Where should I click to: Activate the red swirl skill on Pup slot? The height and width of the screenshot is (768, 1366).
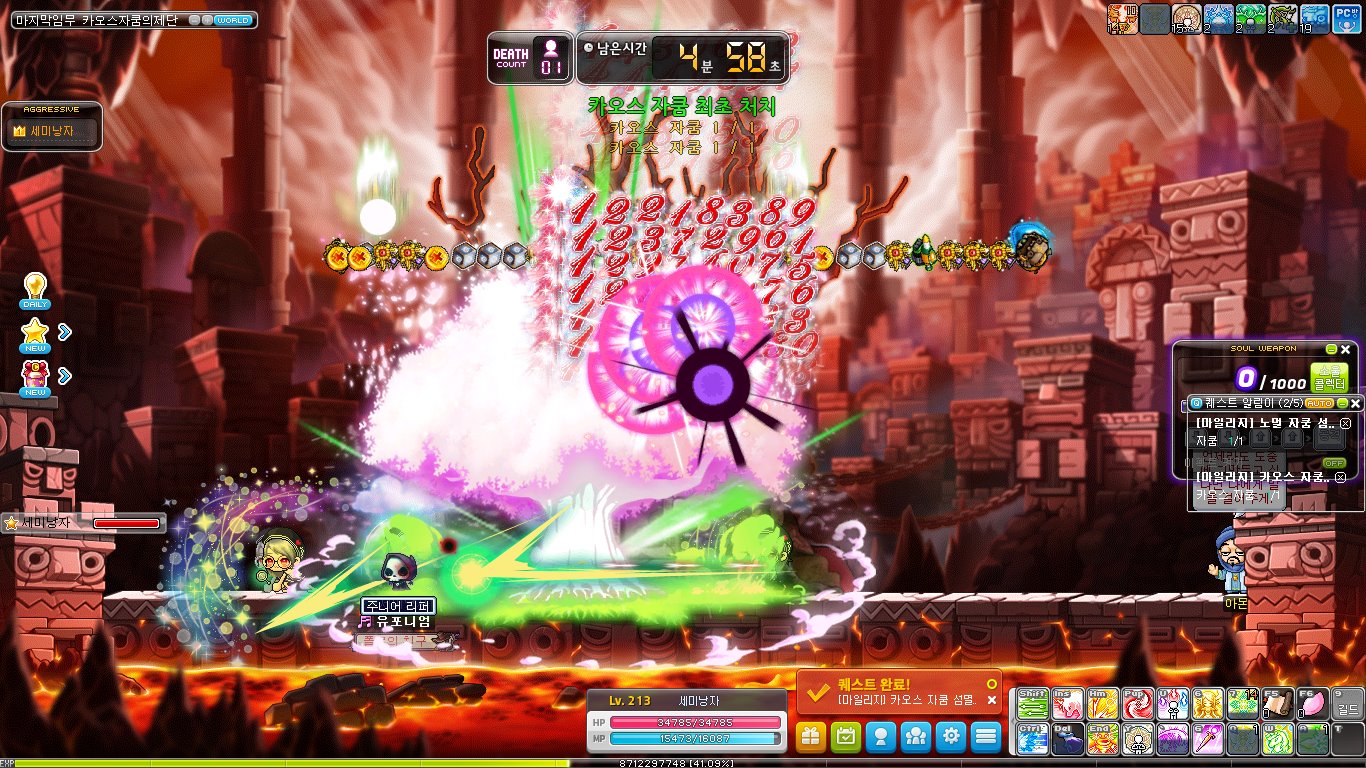point(1137,703)
